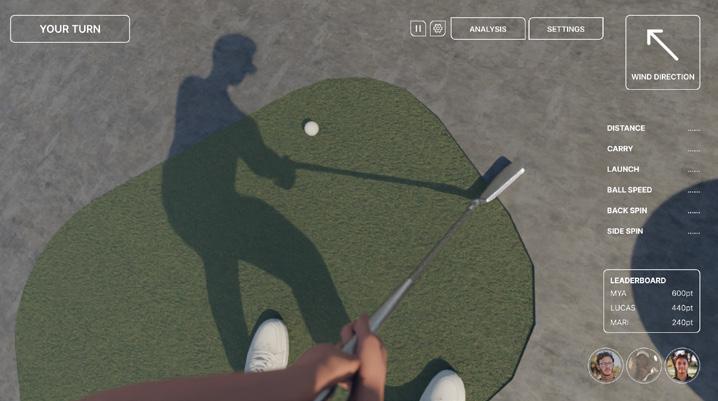The height and width of the screenshot is (401, 718).
Task: Choose the faded middle player avatar
Action: tap(644, 366)
